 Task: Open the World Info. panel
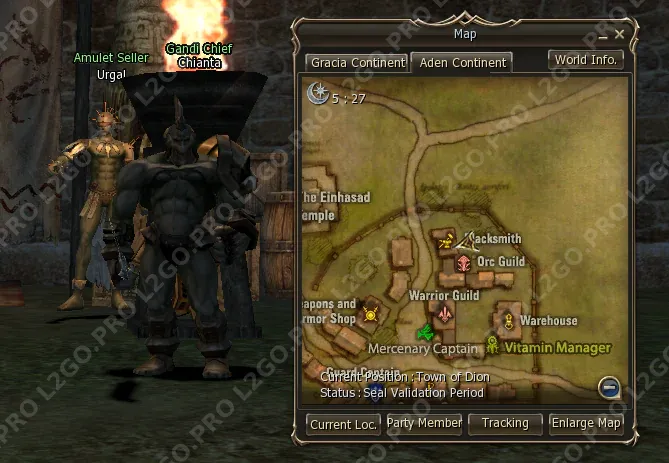point(587,60)
